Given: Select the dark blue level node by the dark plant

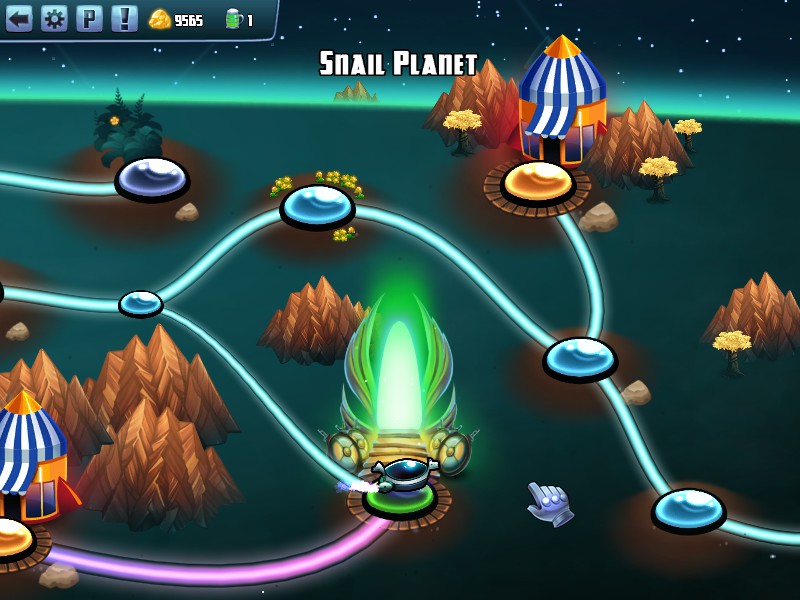Looking at the screenshot, I should point(152,177).
